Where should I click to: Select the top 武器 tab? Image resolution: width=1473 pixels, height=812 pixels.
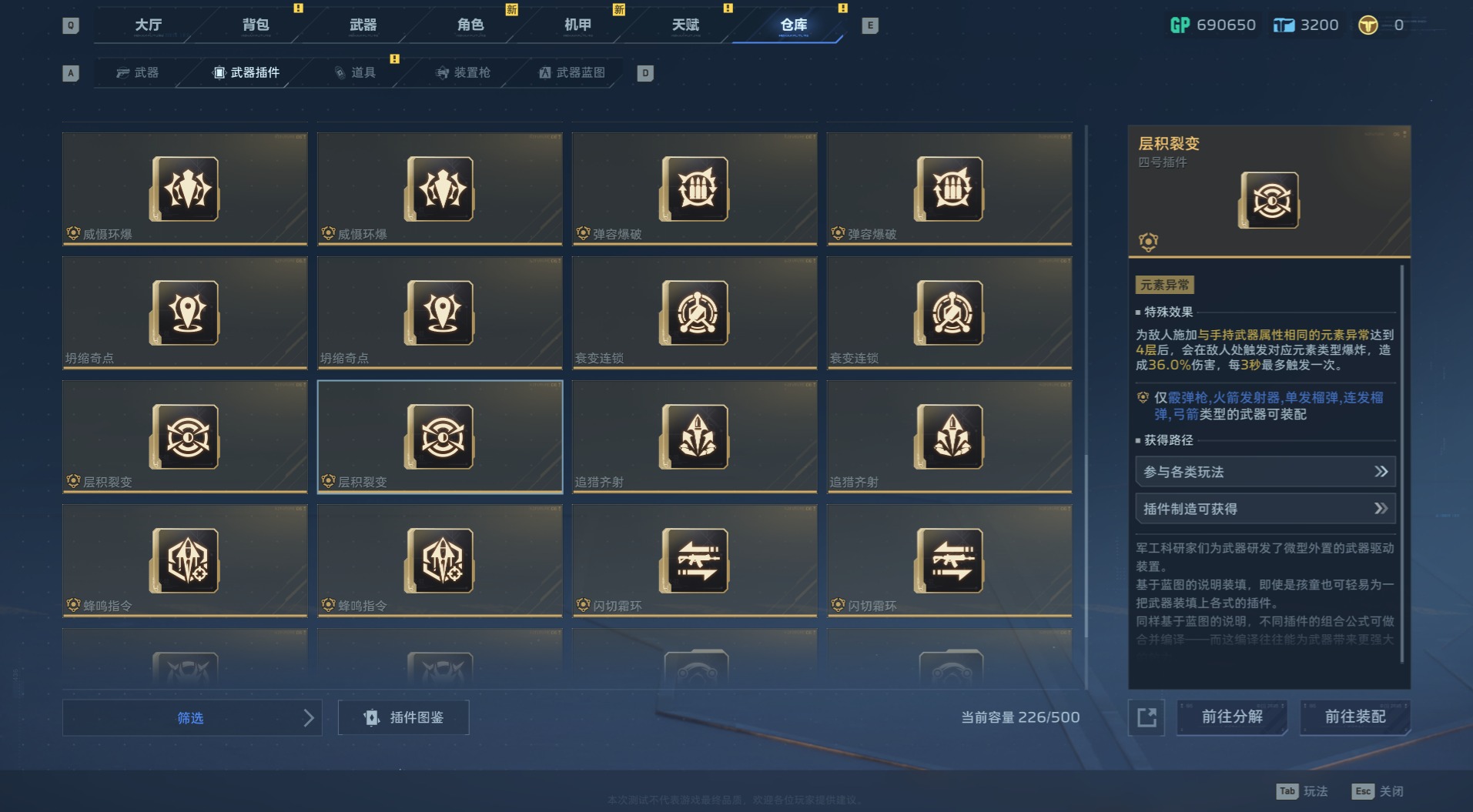363,25
